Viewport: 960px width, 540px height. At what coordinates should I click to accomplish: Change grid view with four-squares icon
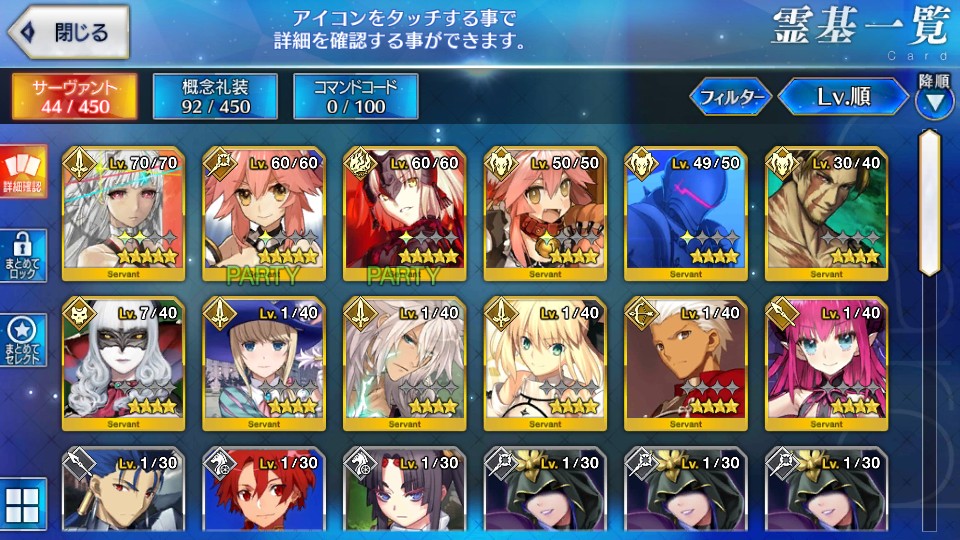pyautogui.click(x=22, y=506)
